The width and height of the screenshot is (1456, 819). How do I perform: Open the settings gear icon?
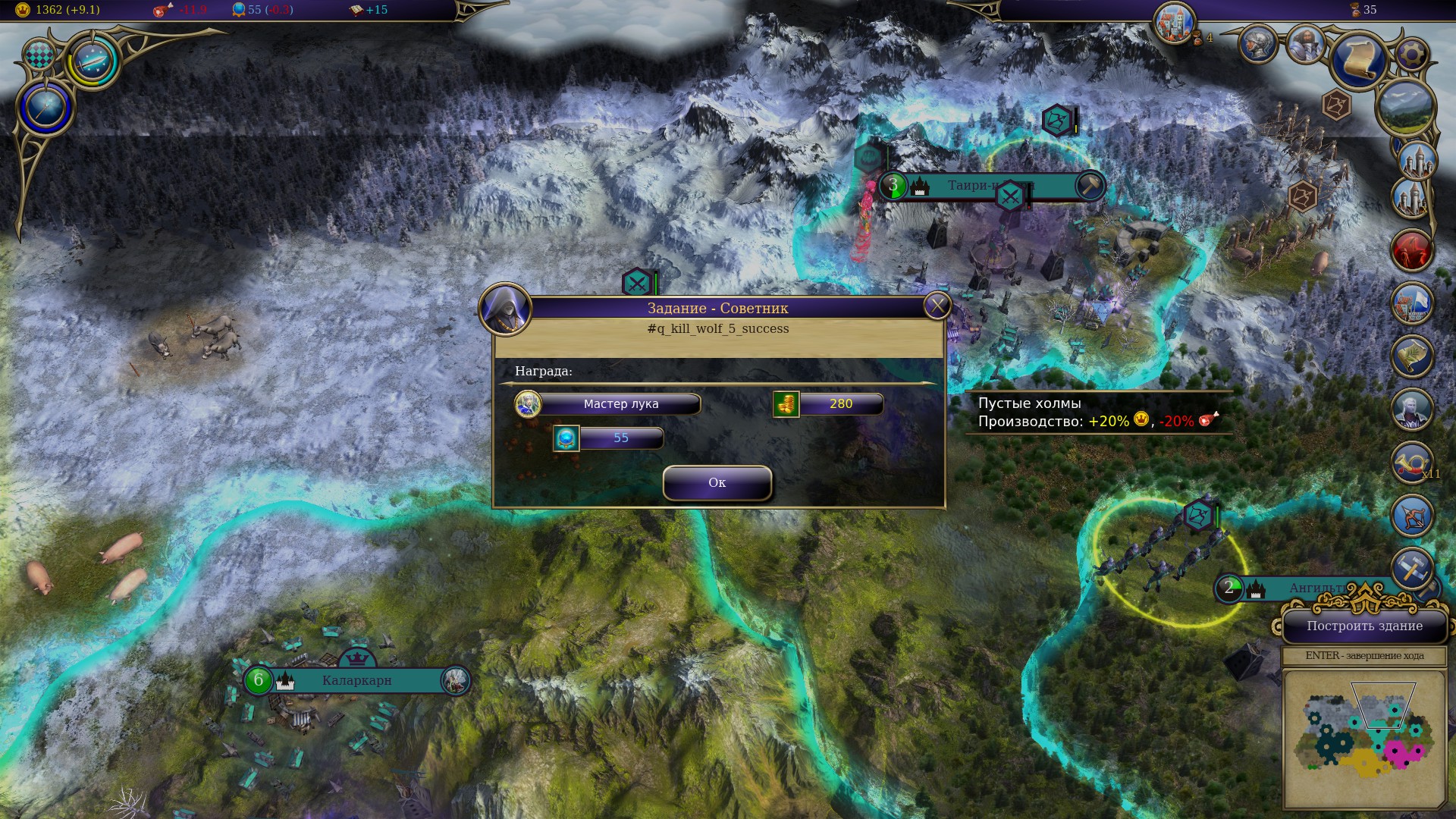point(1411,55)
